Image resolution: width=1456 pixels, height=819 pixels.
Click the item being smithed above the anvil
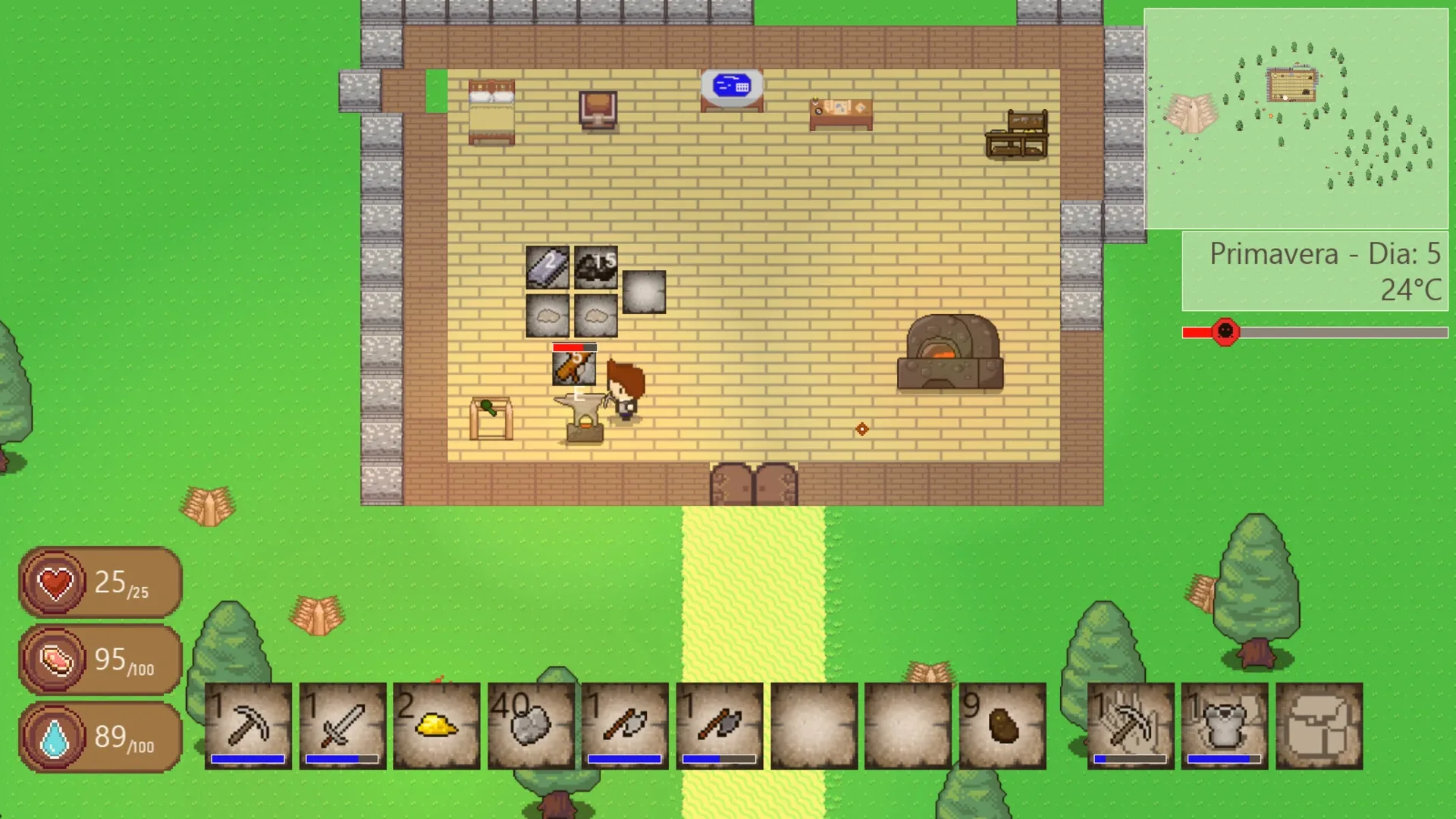click(x=576, y=369)
